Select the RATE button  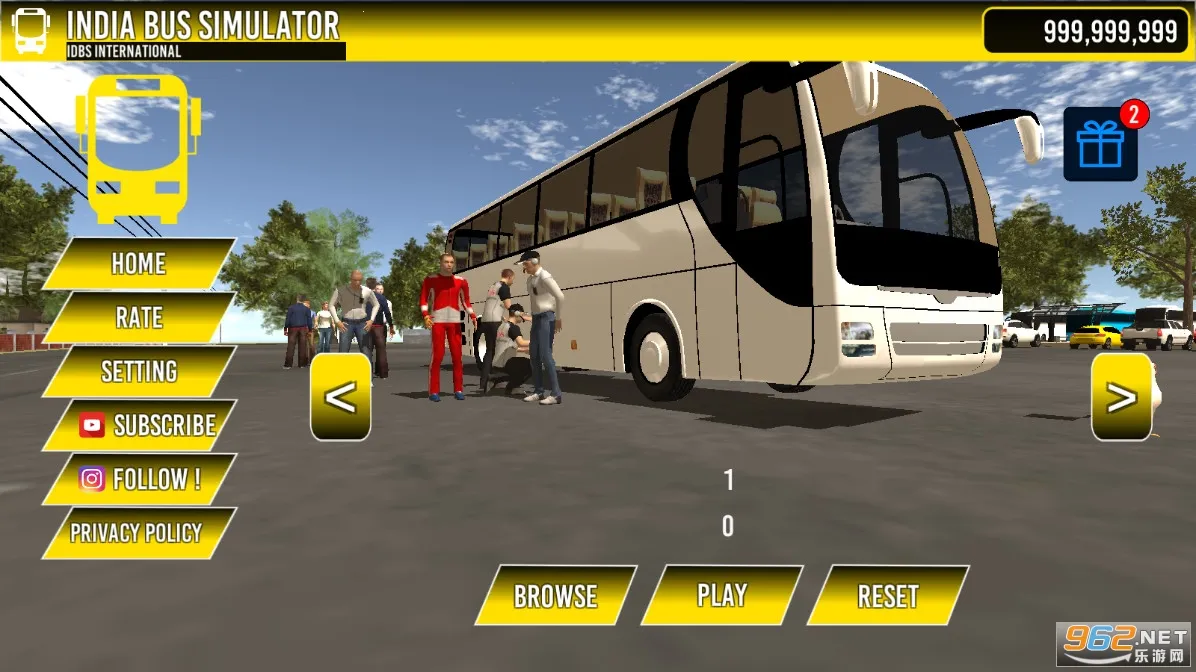138,318
